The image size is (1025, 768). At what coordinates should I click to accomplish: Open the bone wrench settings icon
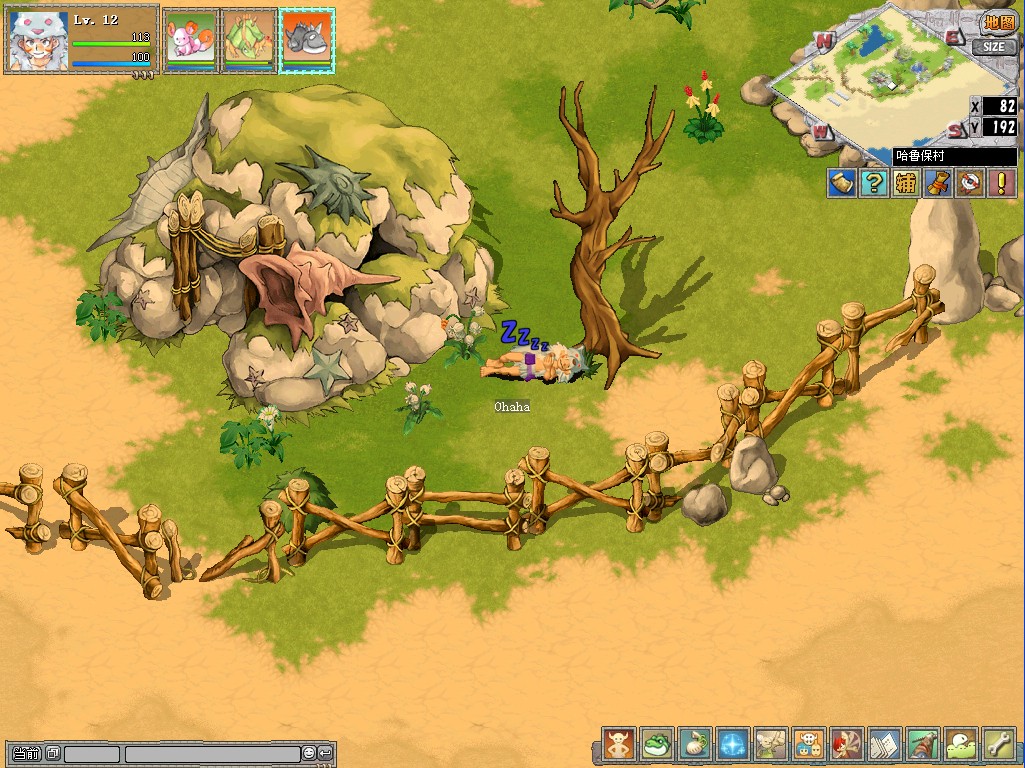click(999, 745)
